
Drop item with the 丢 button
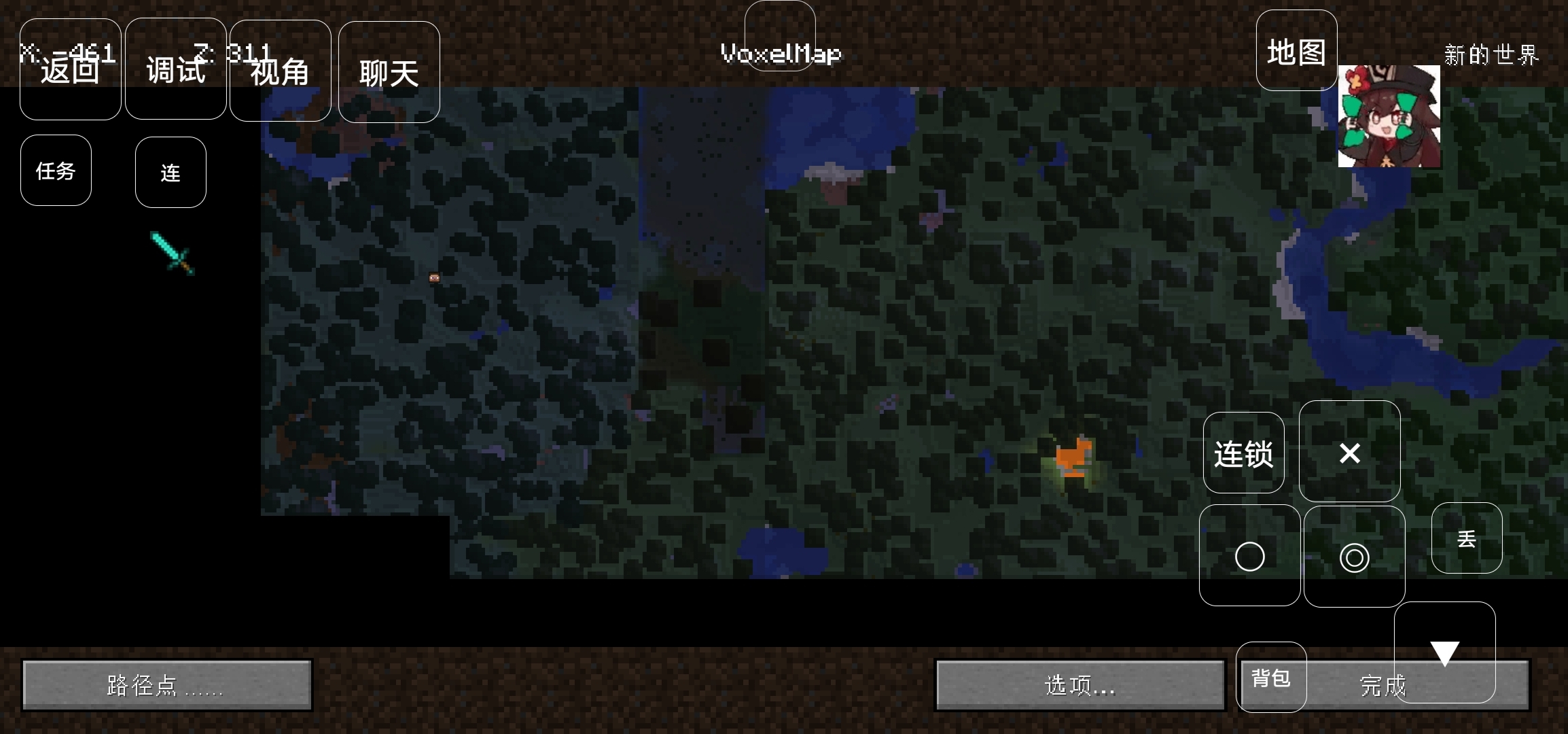(1466, 538)
